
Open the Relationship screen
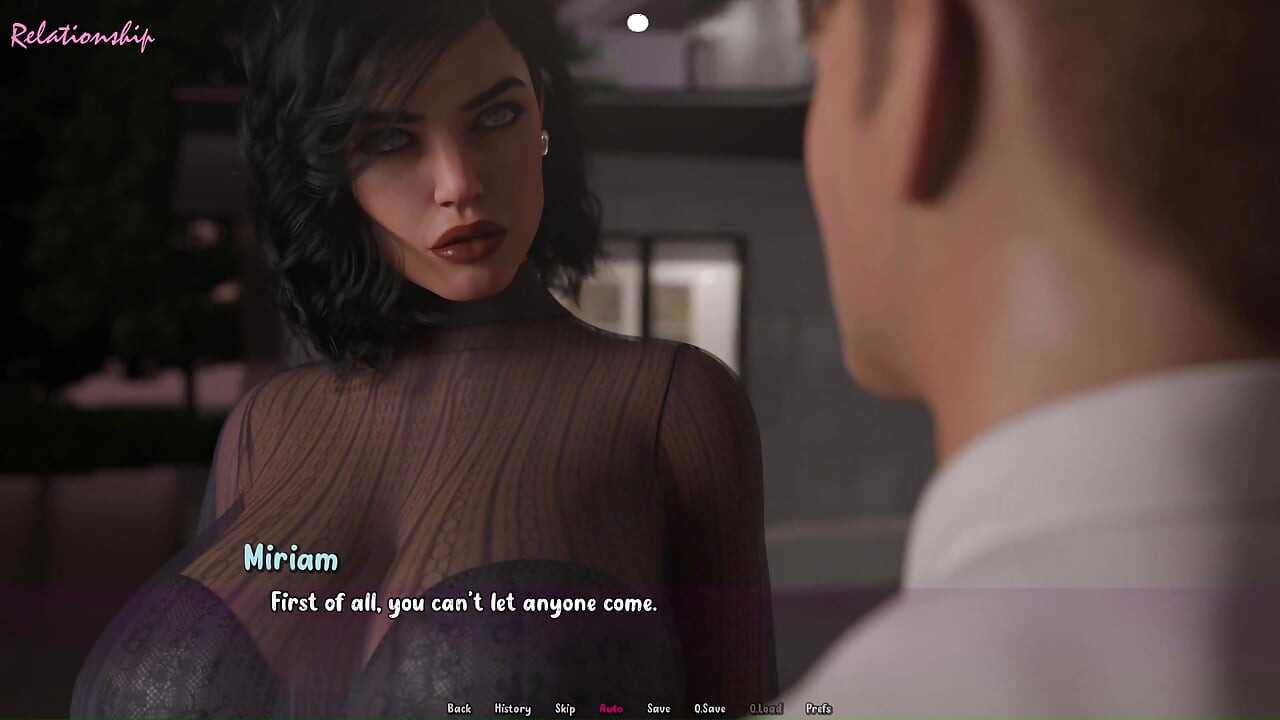coord(82,37)
